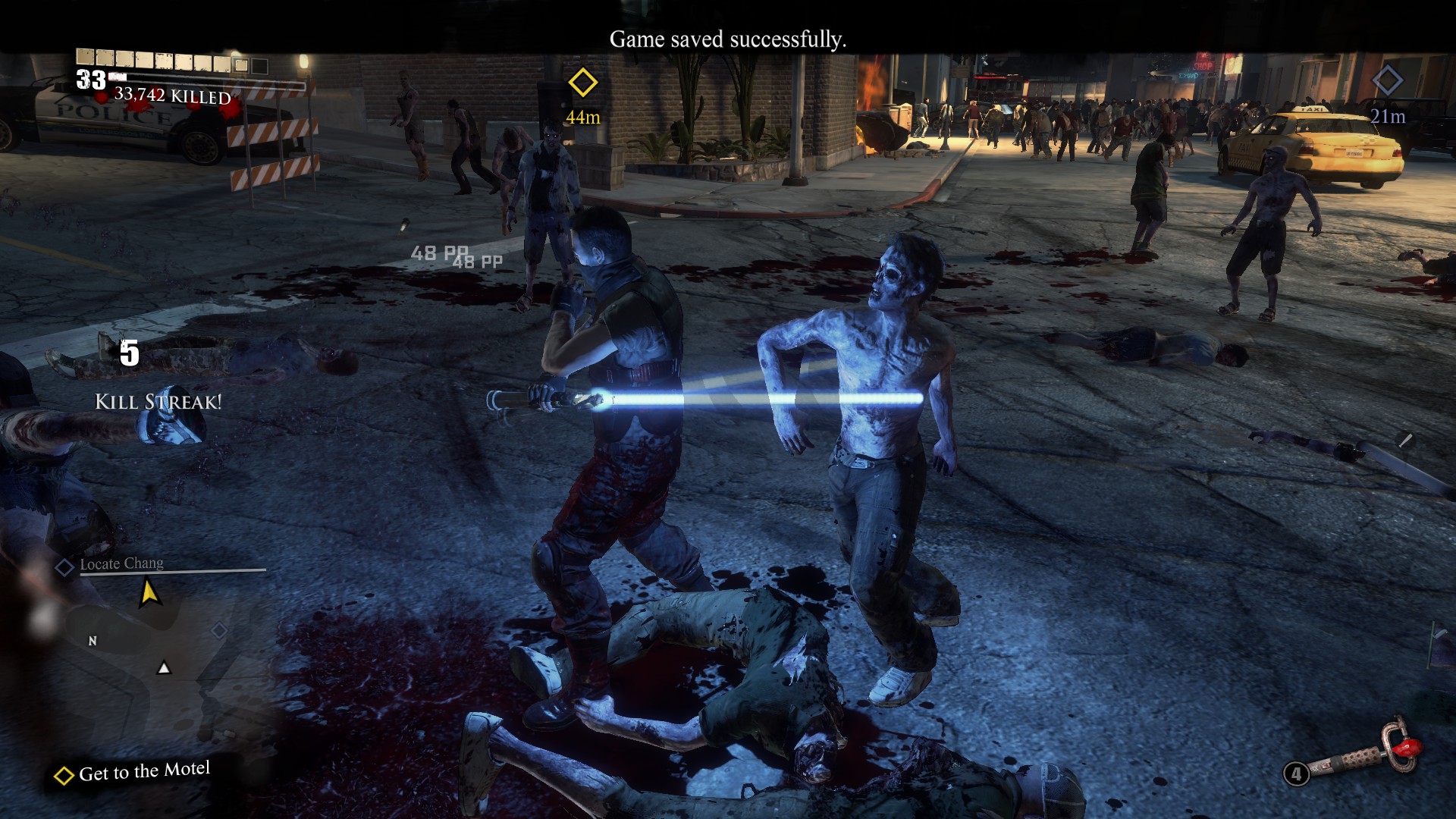Select the Locate Chang side mission tracker
This screenshot has height=819, width=1456.
point(121,564)
